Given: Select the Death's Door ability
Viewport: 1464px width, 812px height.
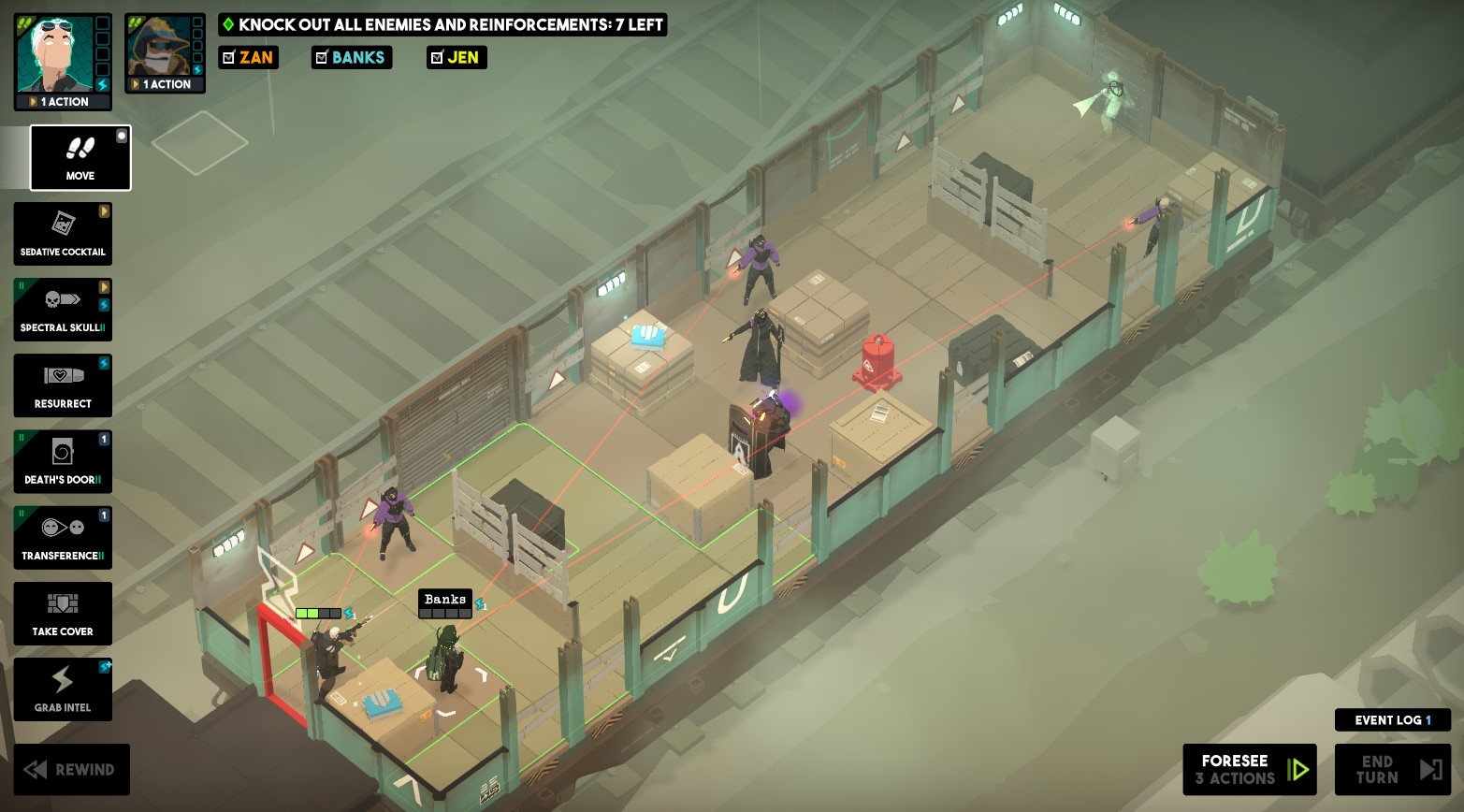Looking at the screenshot, I should 63,461.
